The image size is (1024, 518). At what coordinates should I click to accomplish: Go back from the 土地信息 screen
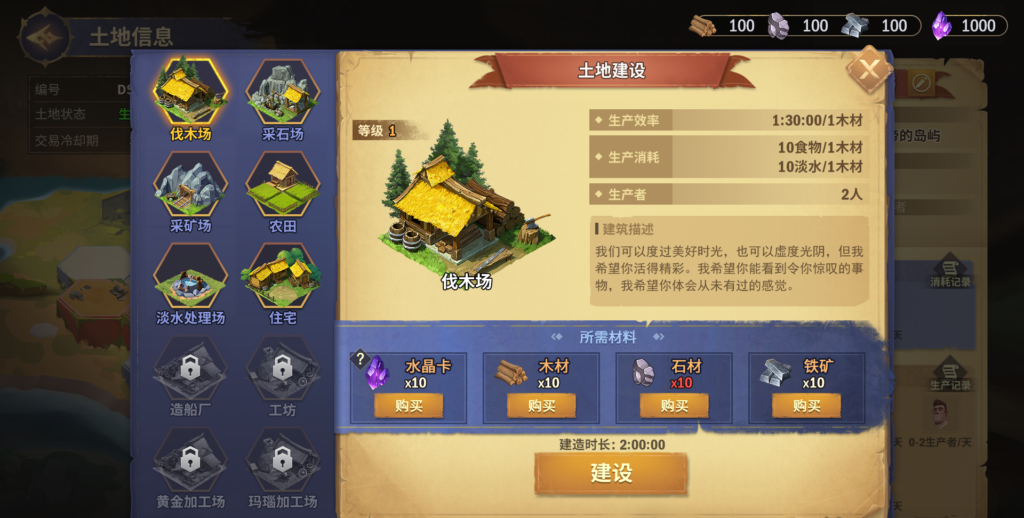[45, 37]
